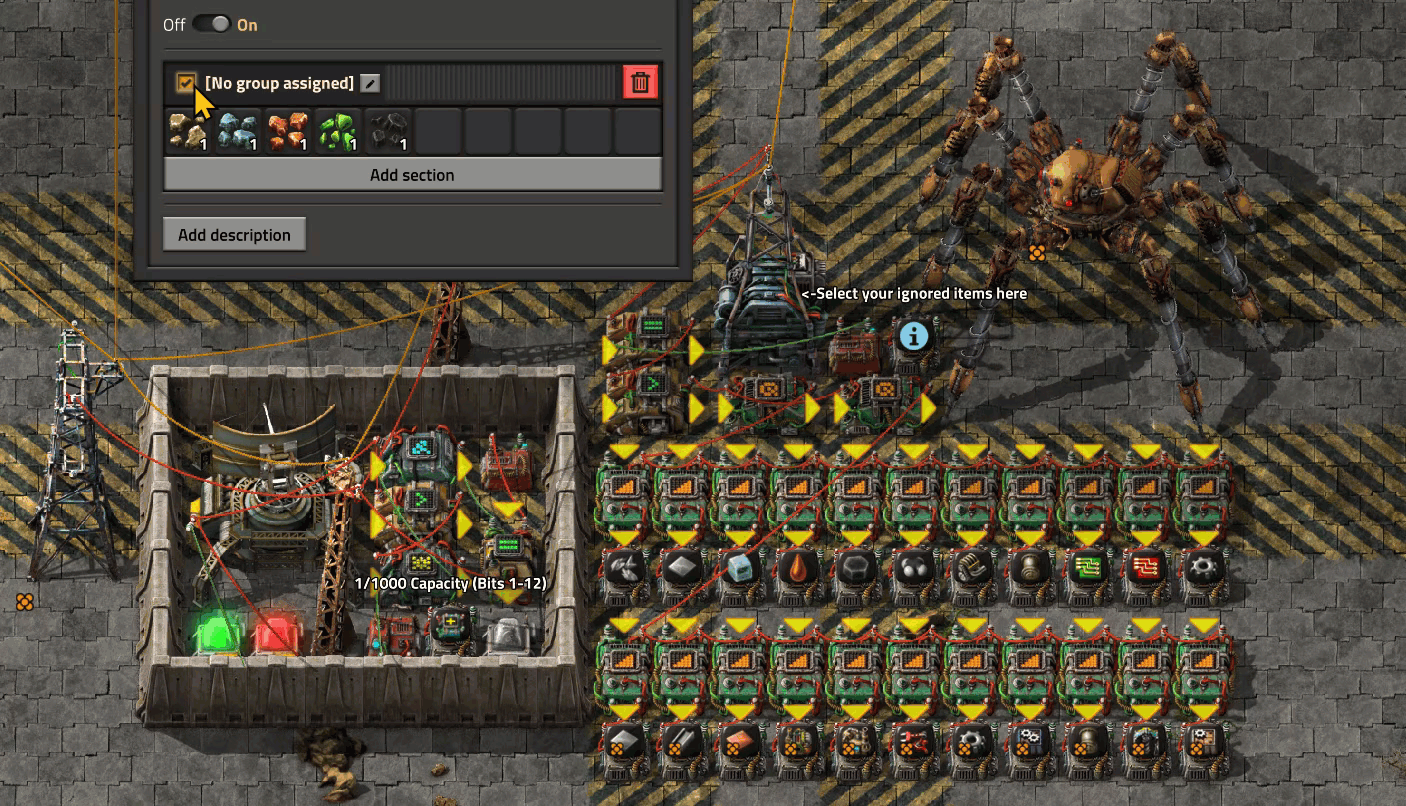
Task: Open the coal signal slot
Action: tap(388, 131)
